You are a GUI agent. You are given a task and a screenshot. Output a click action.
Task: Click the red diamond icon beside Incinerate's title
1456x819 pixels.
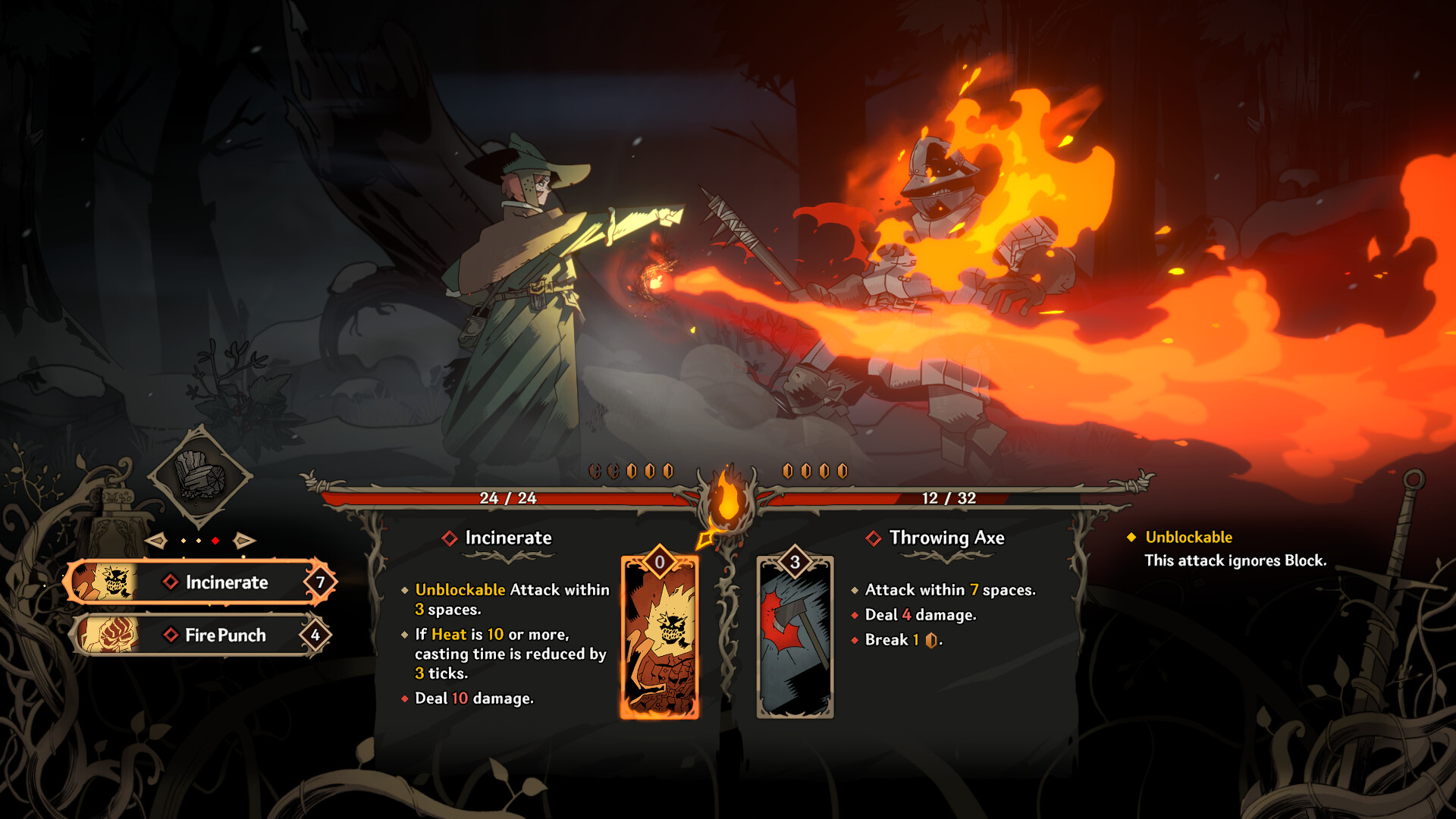tap(450, 539)
